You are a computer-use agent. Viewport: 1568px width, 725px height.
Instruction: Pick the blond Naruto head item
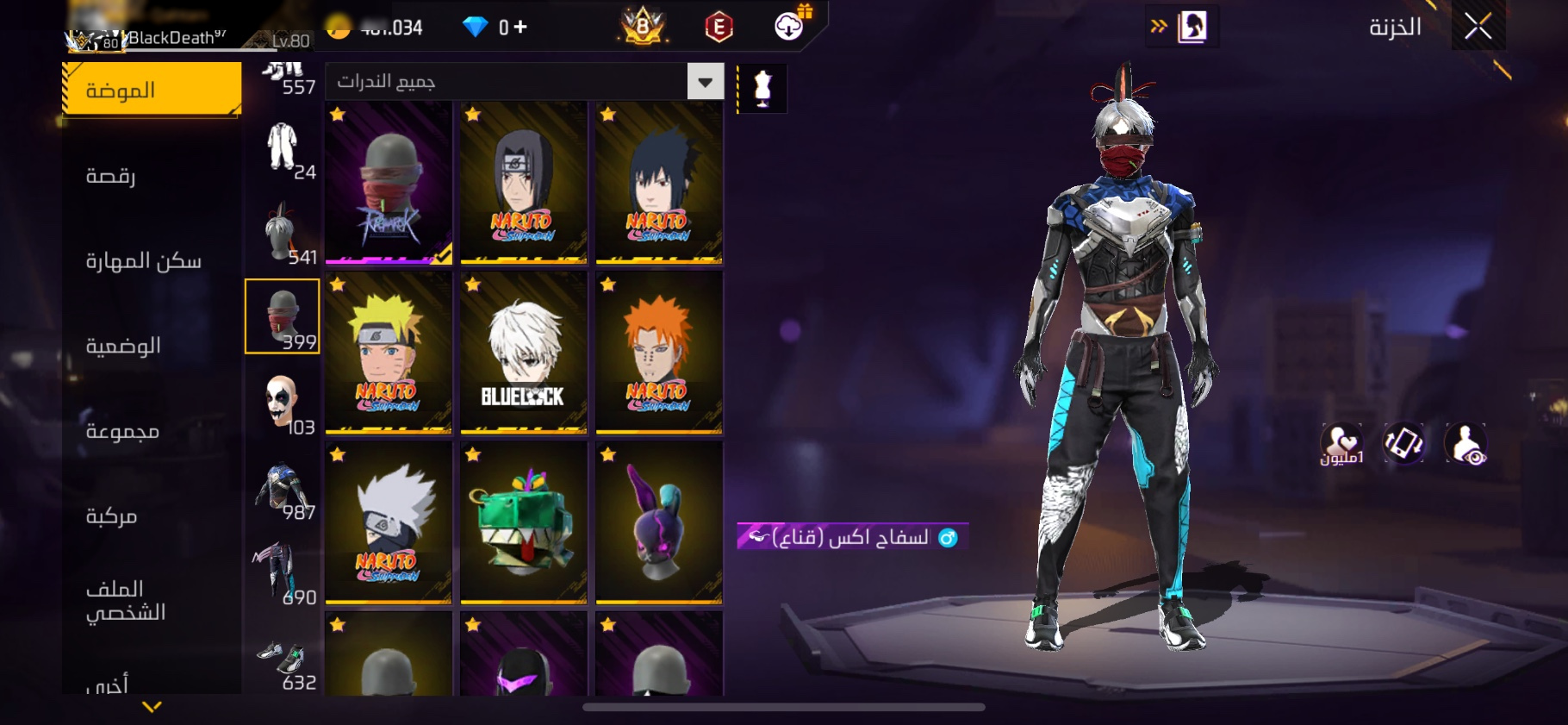click(389, 352)
